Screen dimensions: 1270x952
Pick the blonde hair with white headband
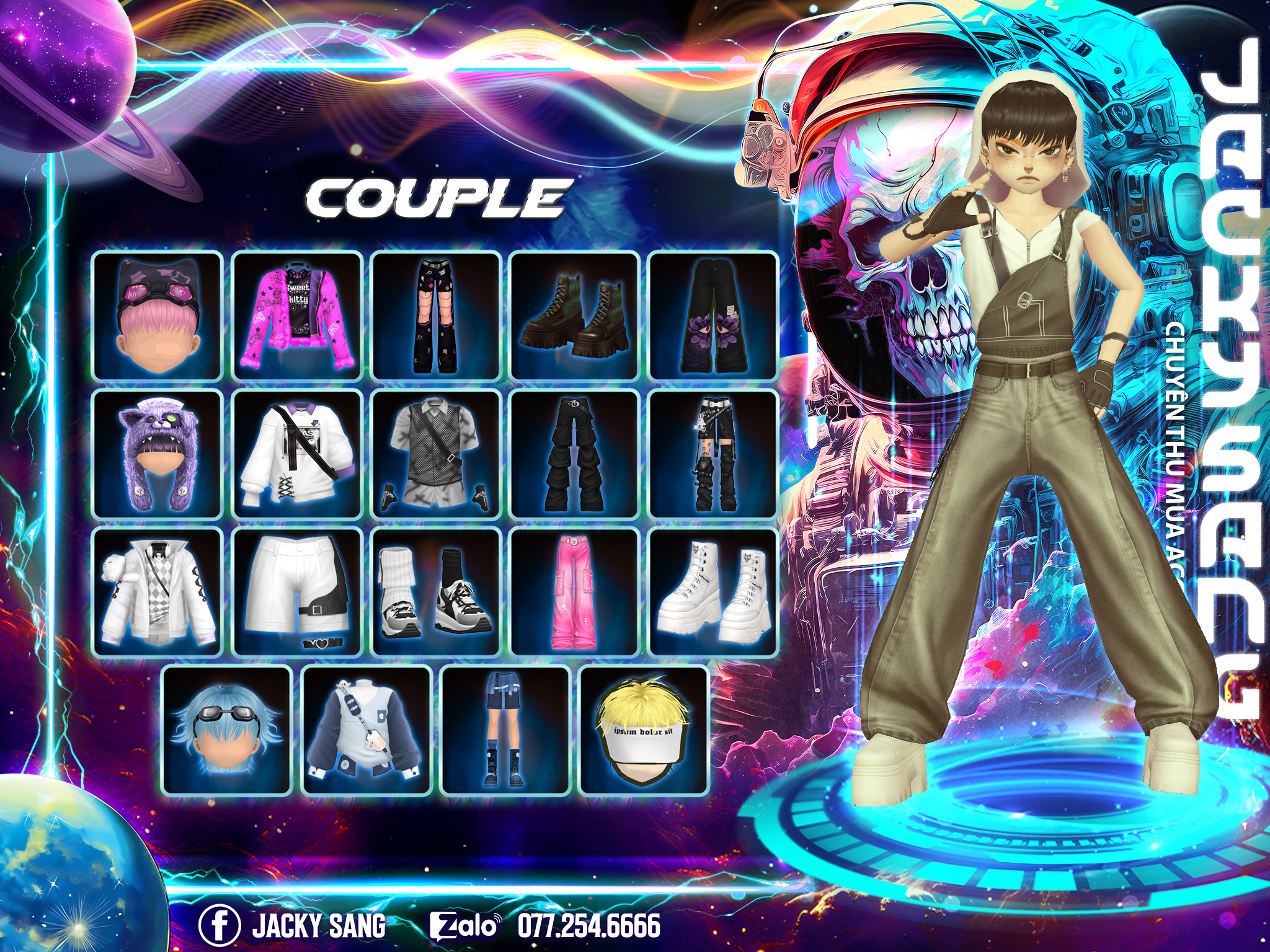(x=644, y=731)
